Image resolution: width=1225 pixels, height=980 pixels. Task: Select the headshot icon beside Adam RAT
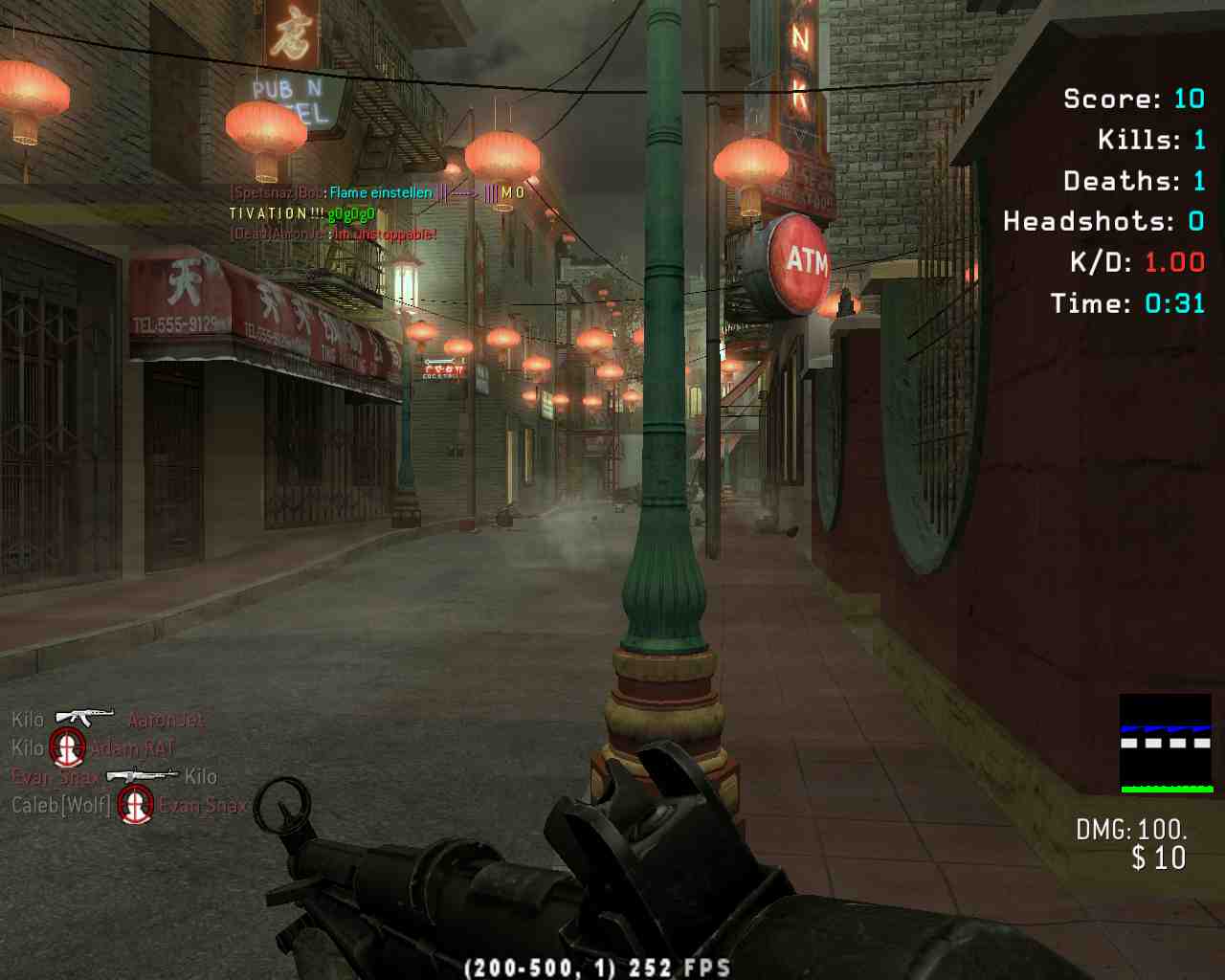[67, 746]
